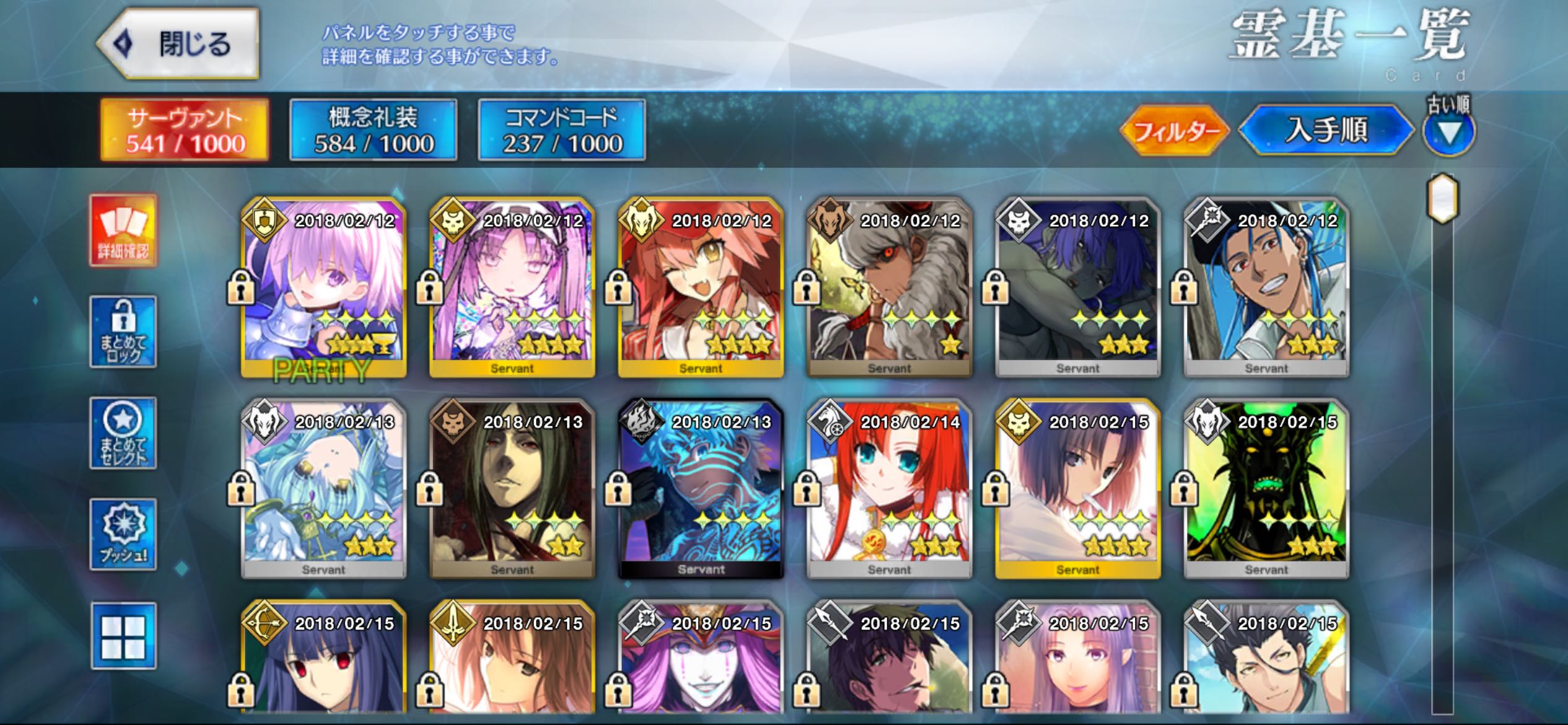Close the servant list with 閉じる
Image resolution: width=1568 pixels, height=725 pixels.
click(178, 44)
